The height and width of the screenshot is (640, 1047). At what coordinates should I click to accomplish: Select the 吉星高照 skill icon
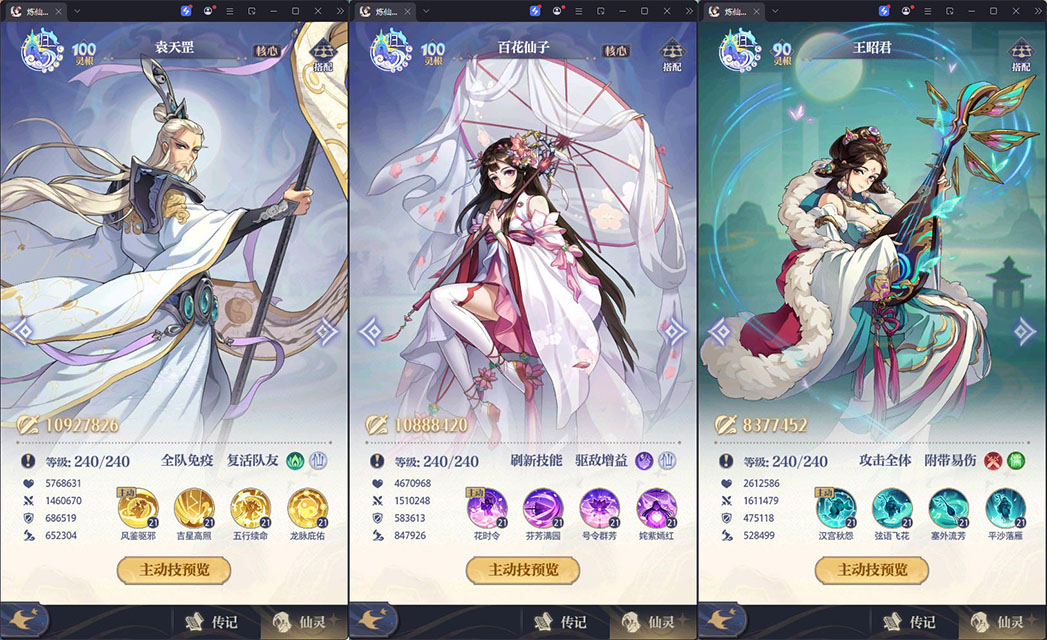coord(194,509)
